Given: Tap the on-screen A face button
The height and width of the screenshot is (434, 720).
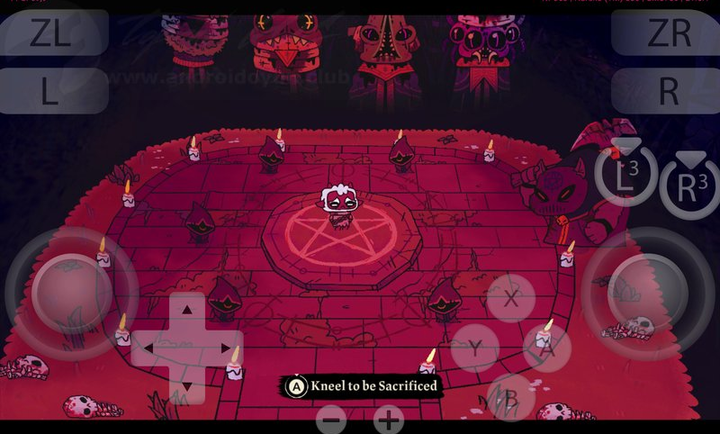Looking at the screenshot, I should click(547, 348).
